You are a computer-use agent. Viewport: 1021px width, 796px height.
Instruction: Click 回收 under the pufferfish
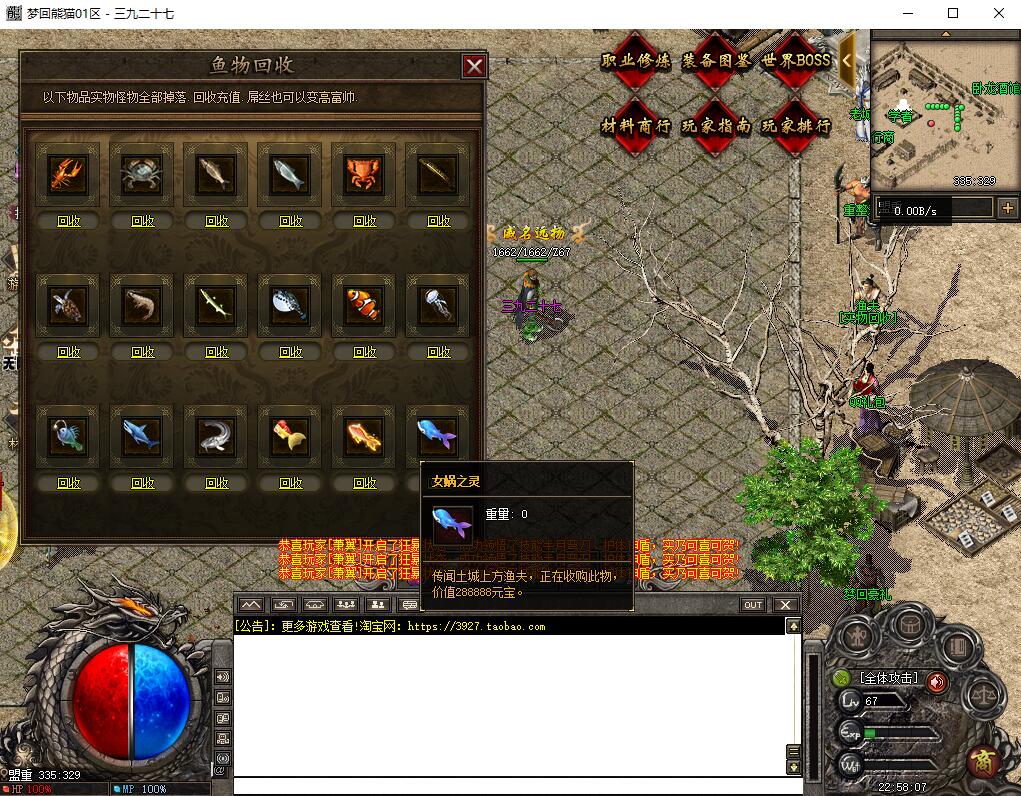point(290,352)
